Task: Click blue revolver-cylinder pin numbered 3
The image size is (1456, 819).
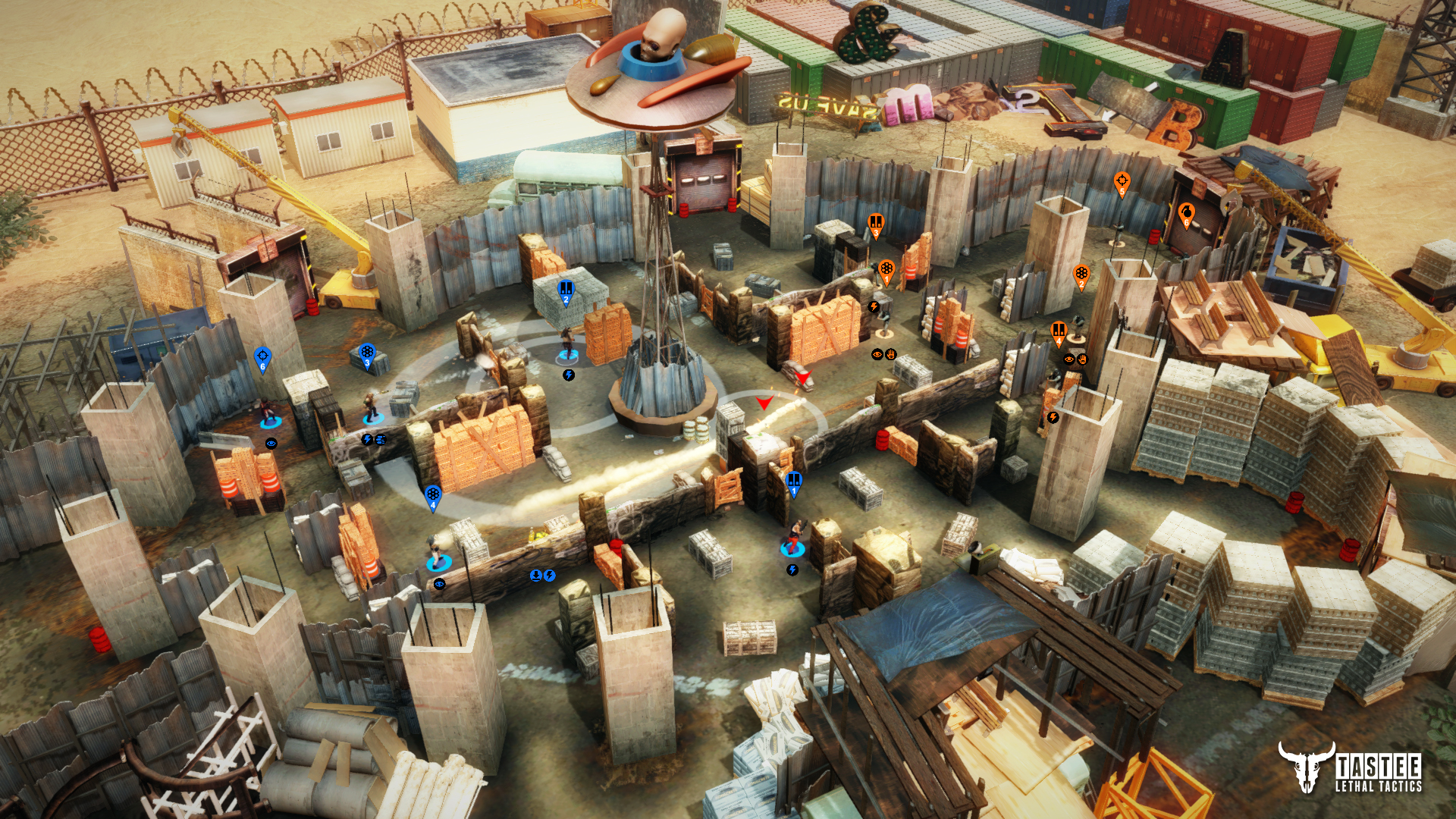Action: pyautogui.click(x=367, y=352)
